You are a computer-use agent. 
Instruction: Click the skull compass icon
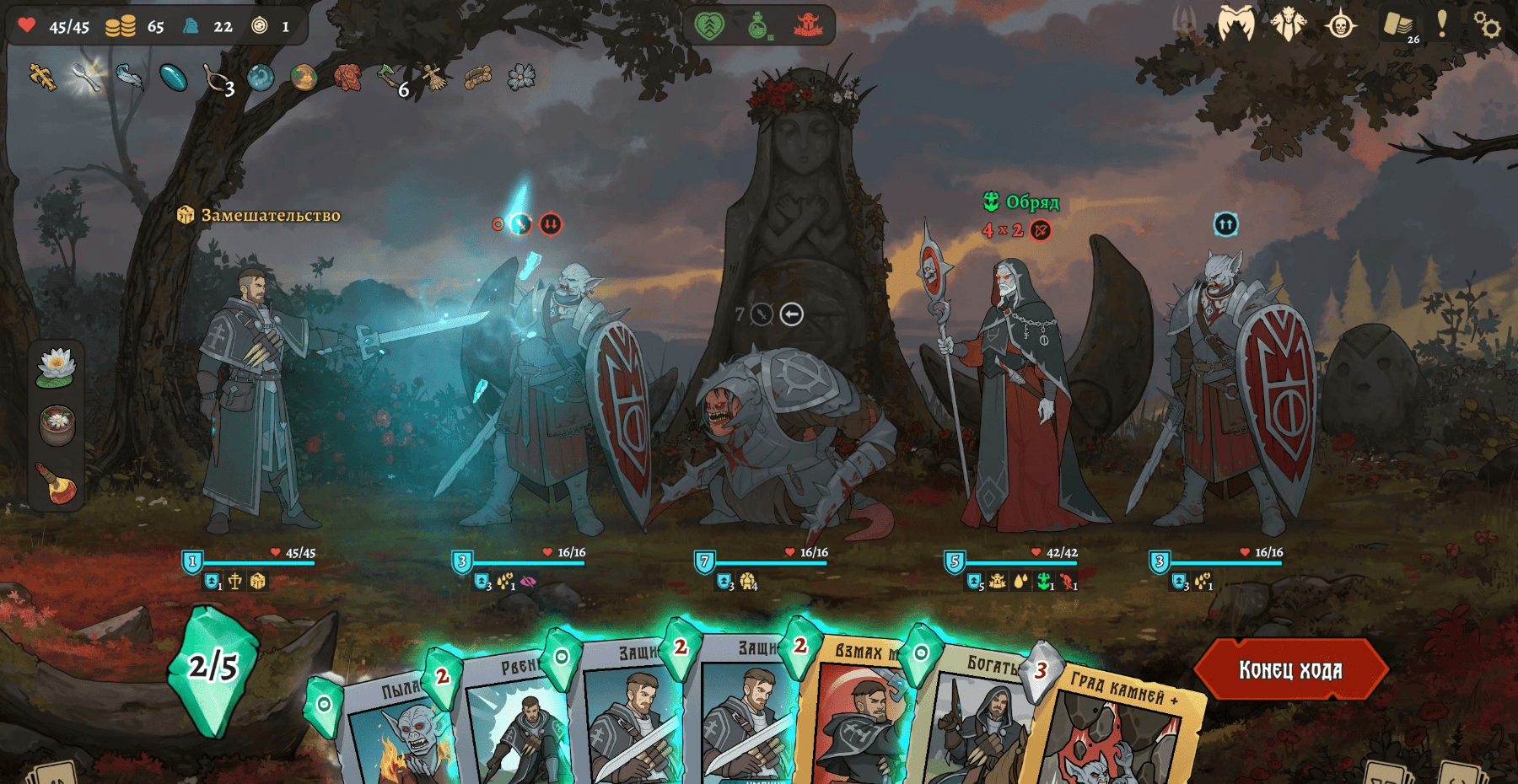point(1340,25)
